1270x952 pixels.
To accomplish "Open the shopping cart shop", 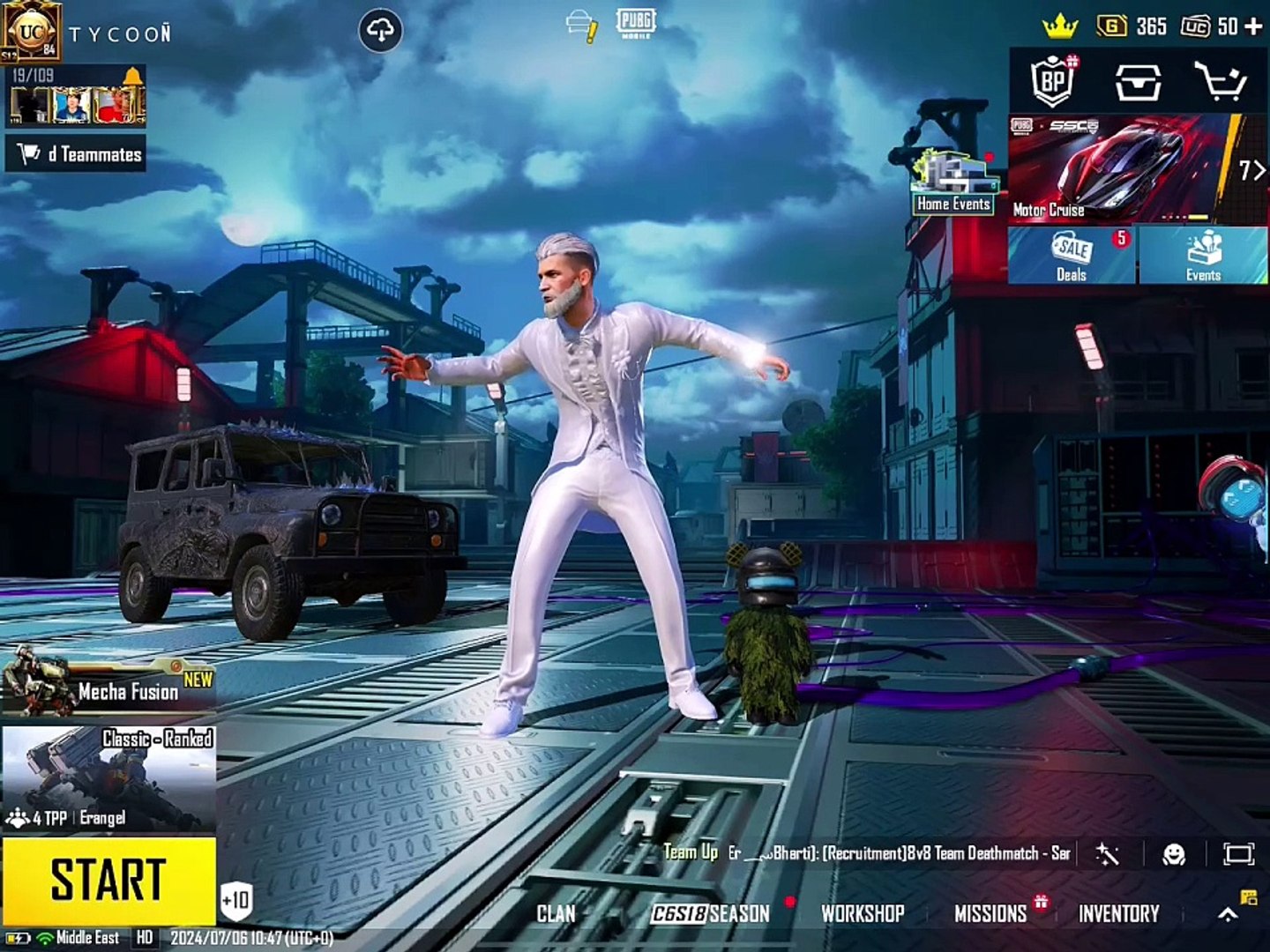I will pos(1221,82).
